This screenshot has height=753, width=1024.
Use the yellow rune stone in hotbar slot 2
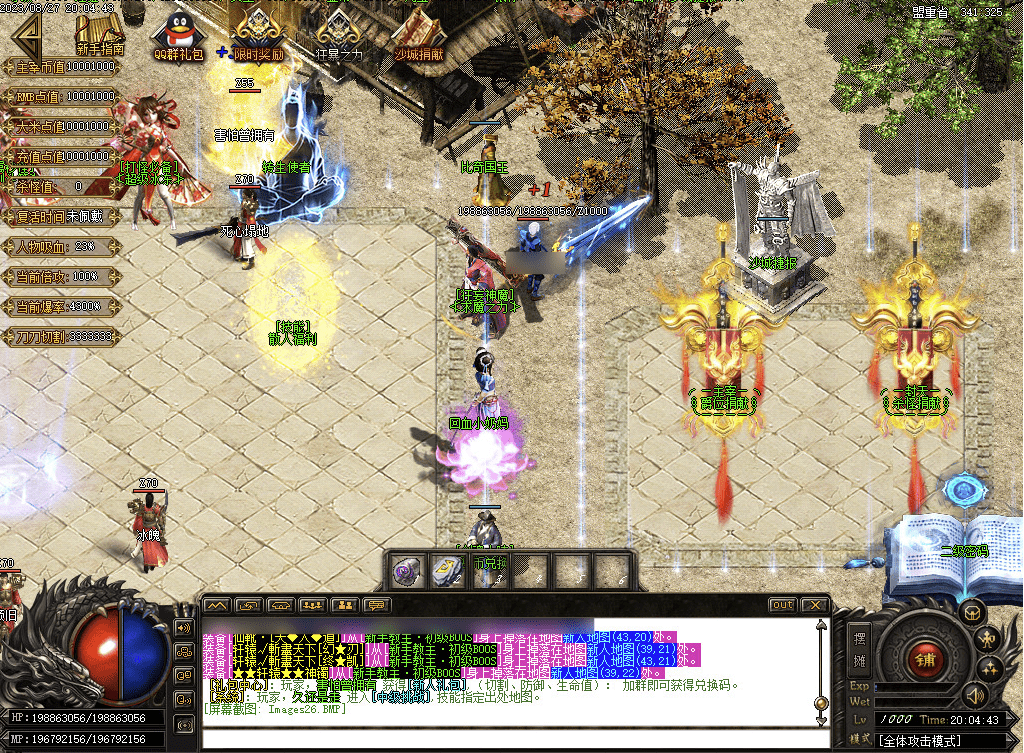445,571
